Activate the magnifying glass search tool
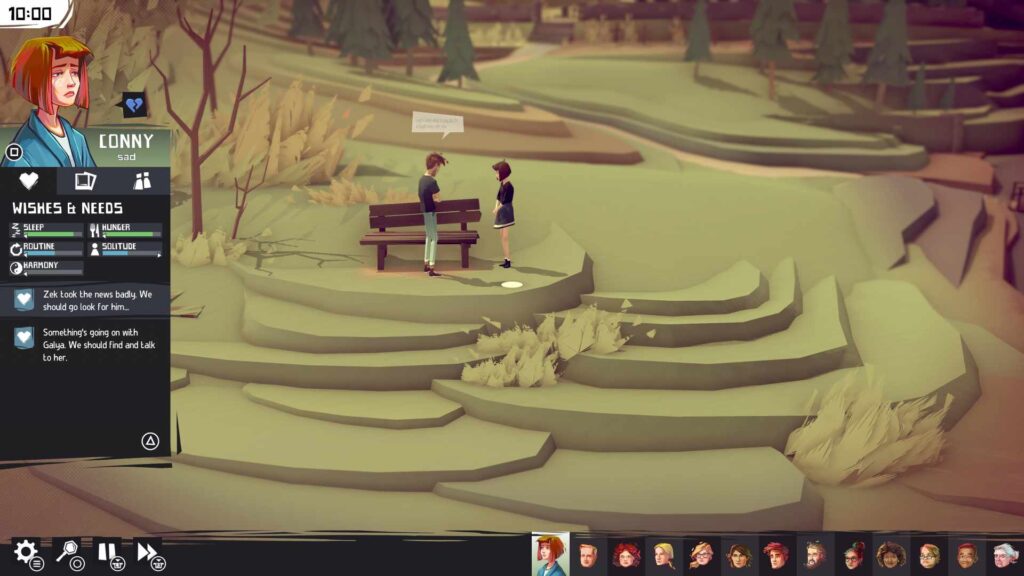 67,551
